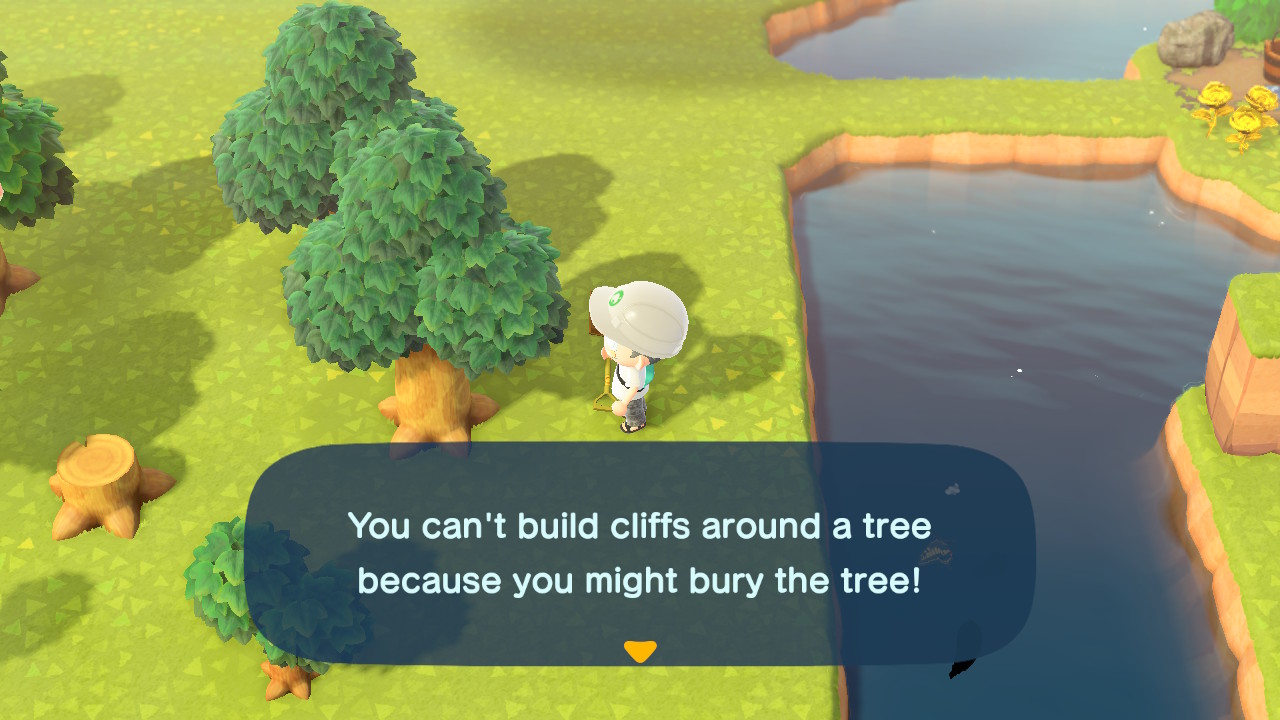Click the green logo on the hard hat
The width and height of the screenshot is (1280, 720).
614,297
